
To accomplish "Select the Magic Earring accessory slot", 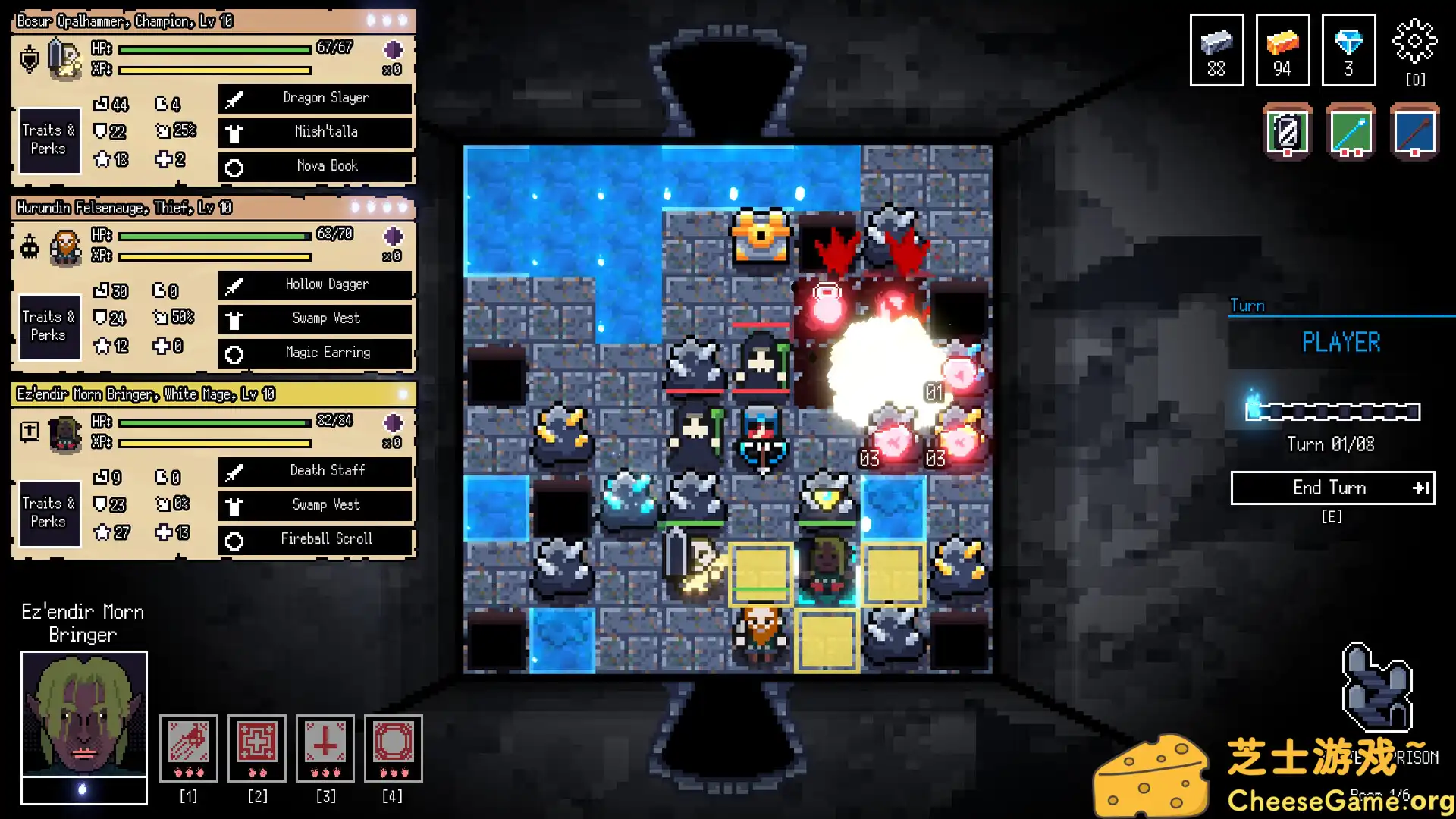I will click(x=315, y=353).
